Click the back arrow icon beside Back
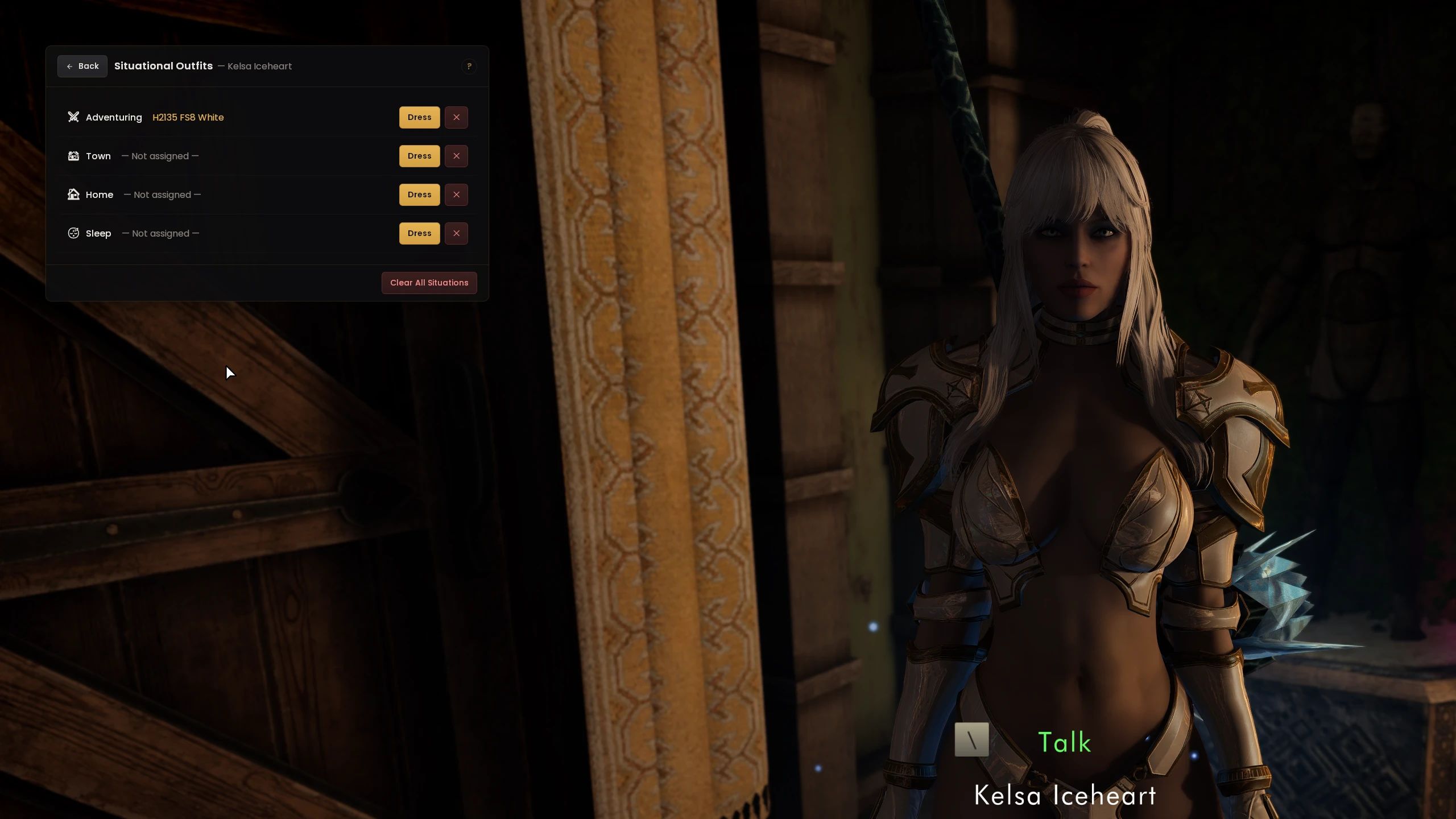 [69, 66]
